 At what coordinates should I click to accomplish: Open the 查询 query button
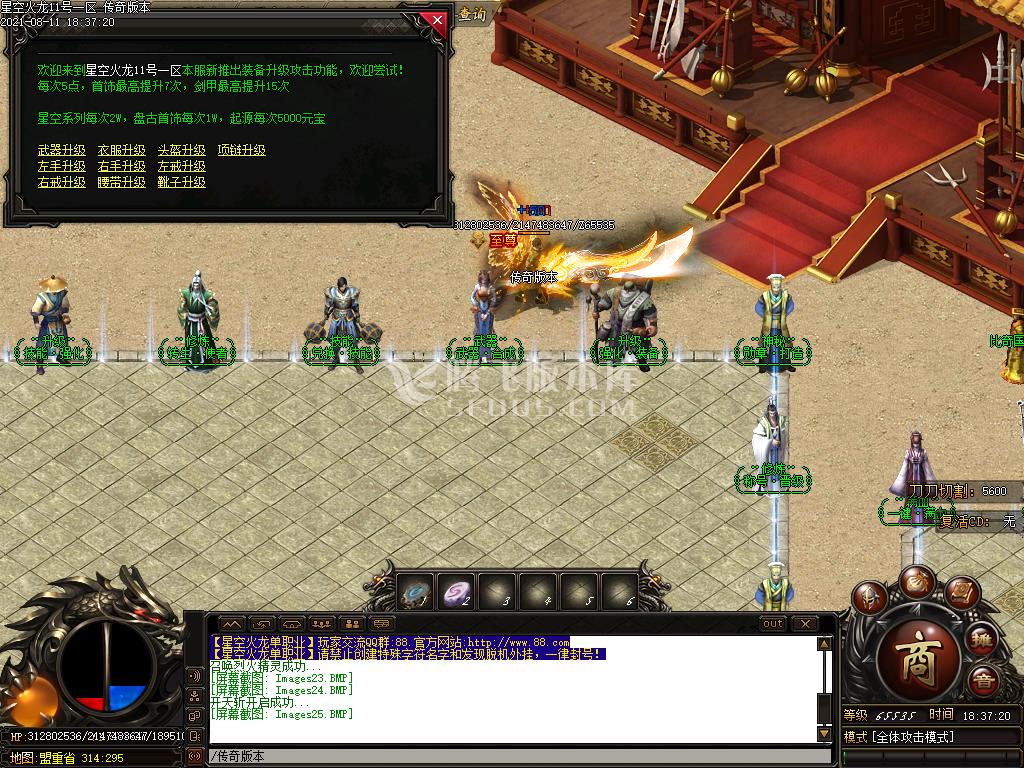pos(472,14)
